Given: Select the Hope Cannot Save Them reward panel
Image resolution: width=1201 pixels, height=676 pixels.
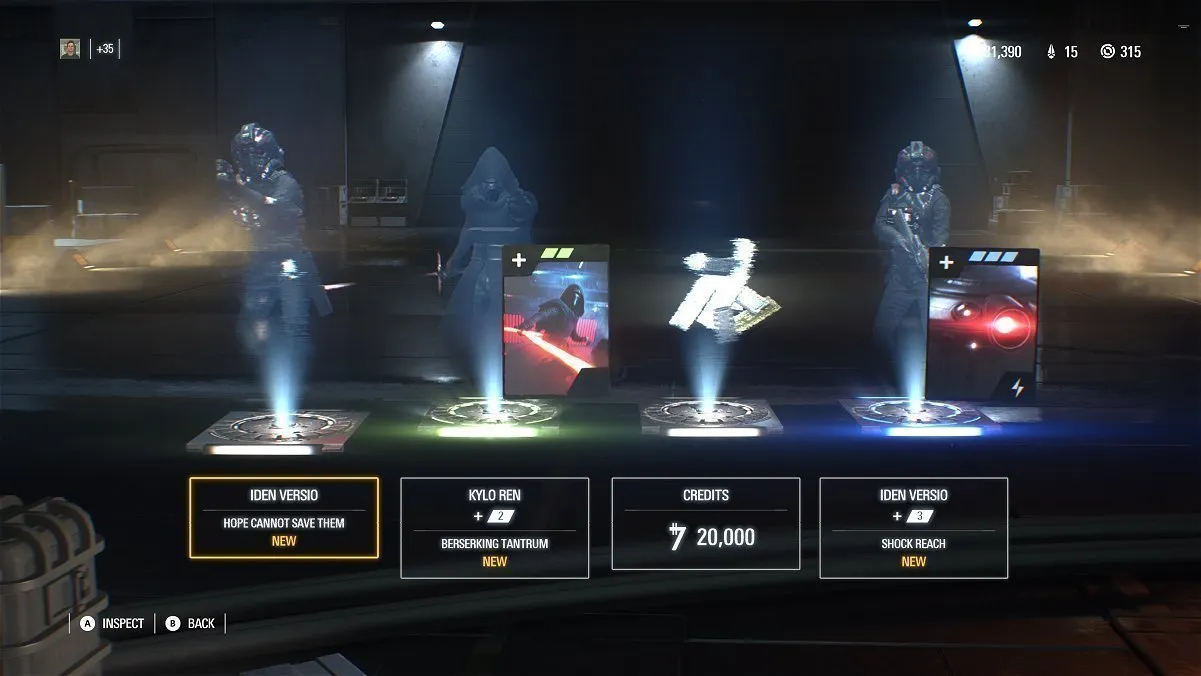Looking at the screenshot, I should (284, 518).
